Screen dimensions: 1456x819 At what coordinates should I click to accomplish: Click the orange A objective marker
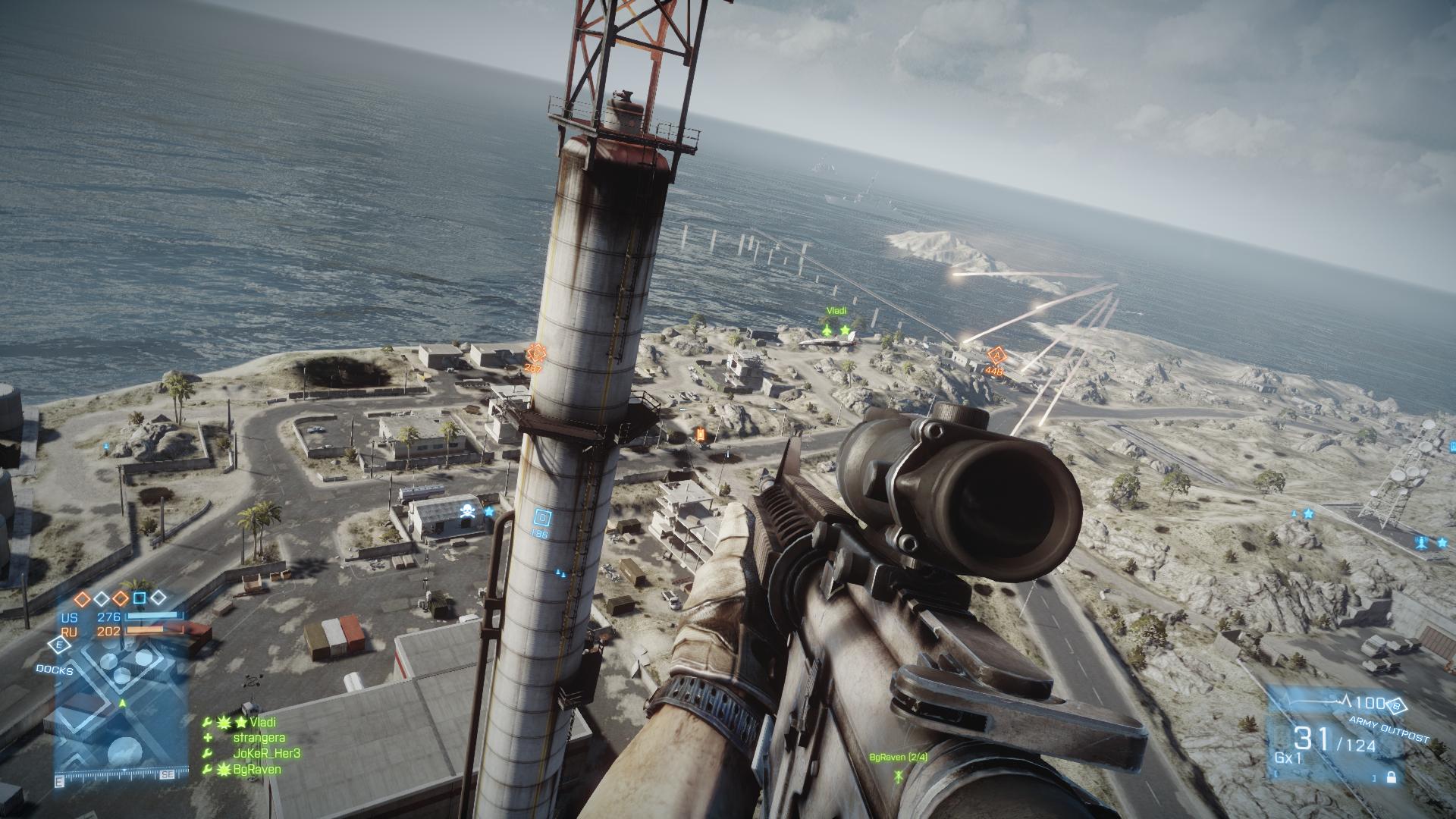[996, 356]
